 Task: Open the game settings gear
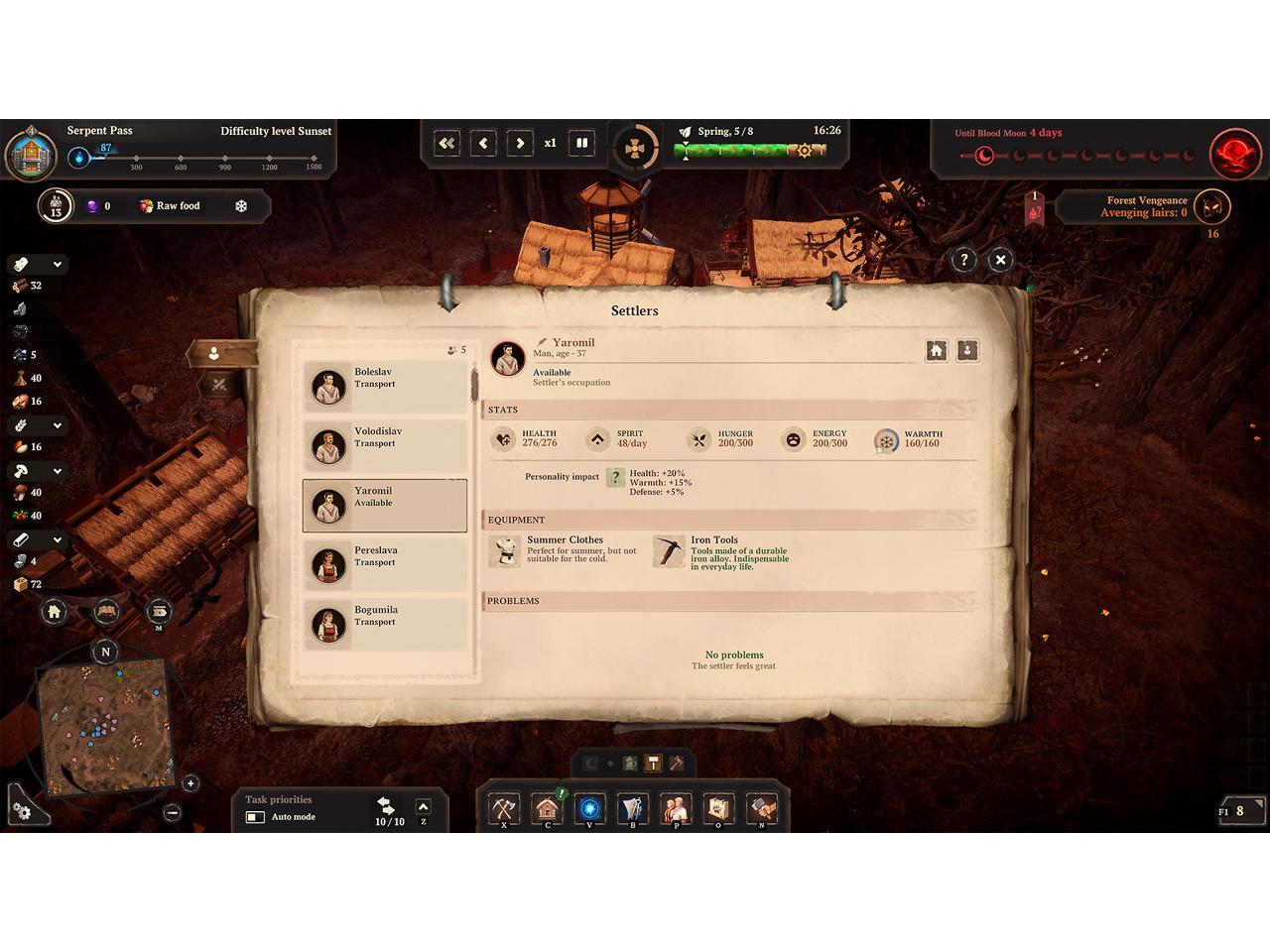(22, 810)
